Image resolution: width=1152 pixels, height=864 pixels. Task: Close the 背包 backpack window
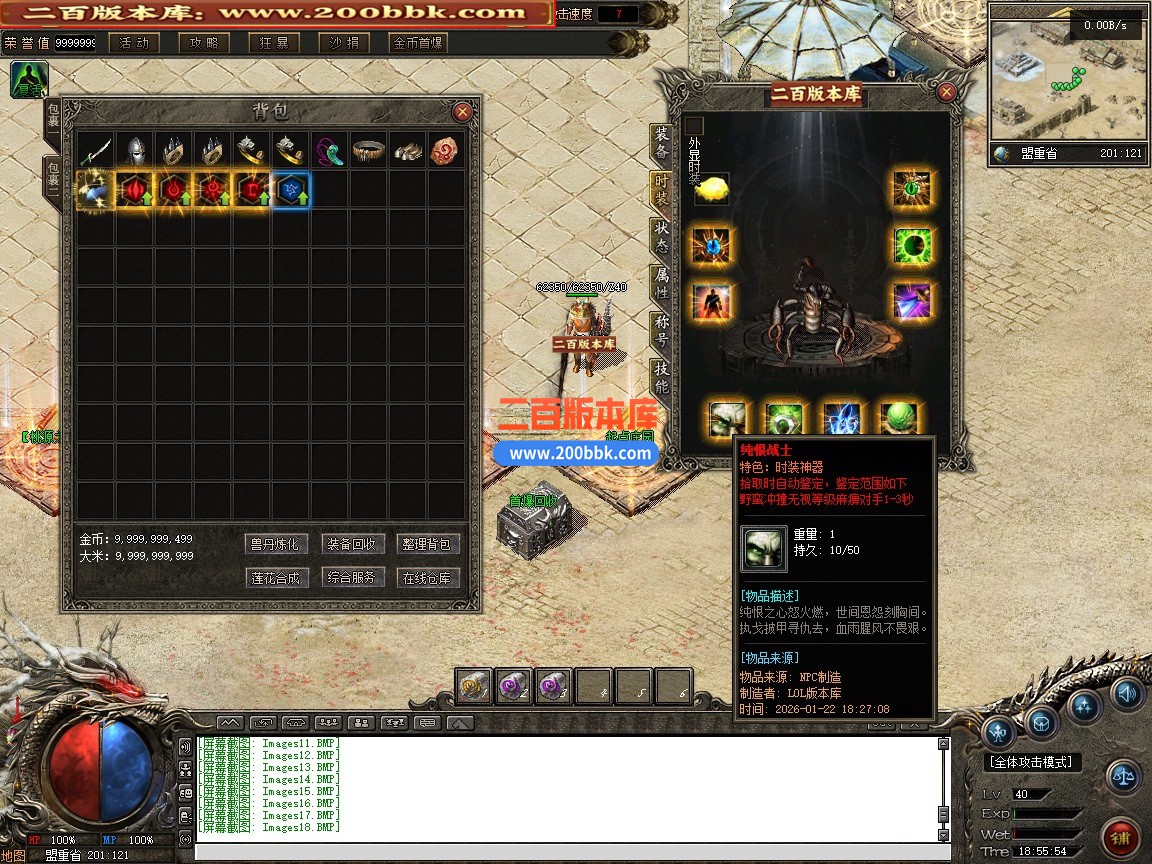[462, 112]
